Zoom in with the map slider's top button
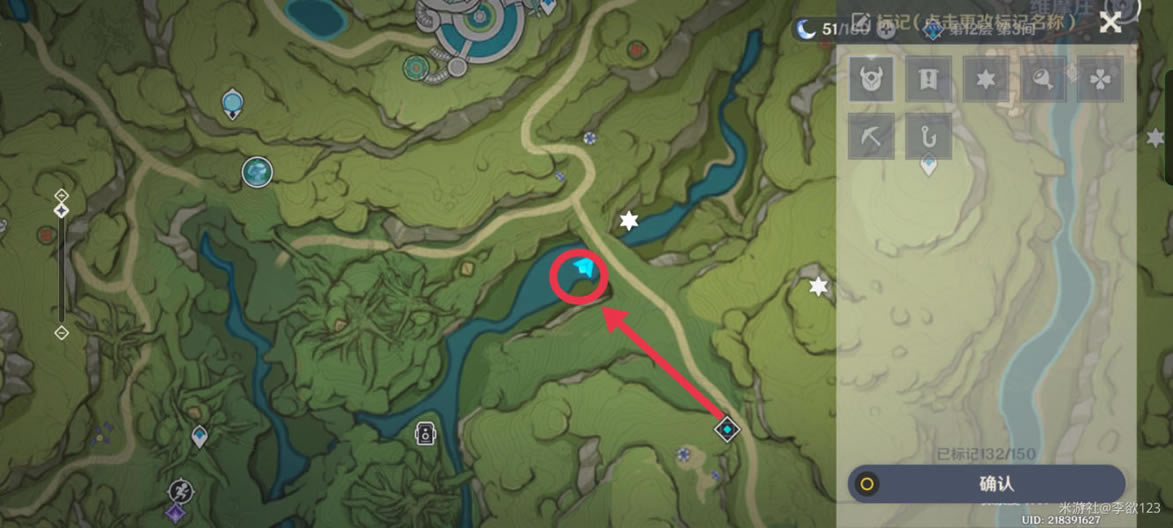This screenshot has height=528, width=1173. (x=61, y=194)
